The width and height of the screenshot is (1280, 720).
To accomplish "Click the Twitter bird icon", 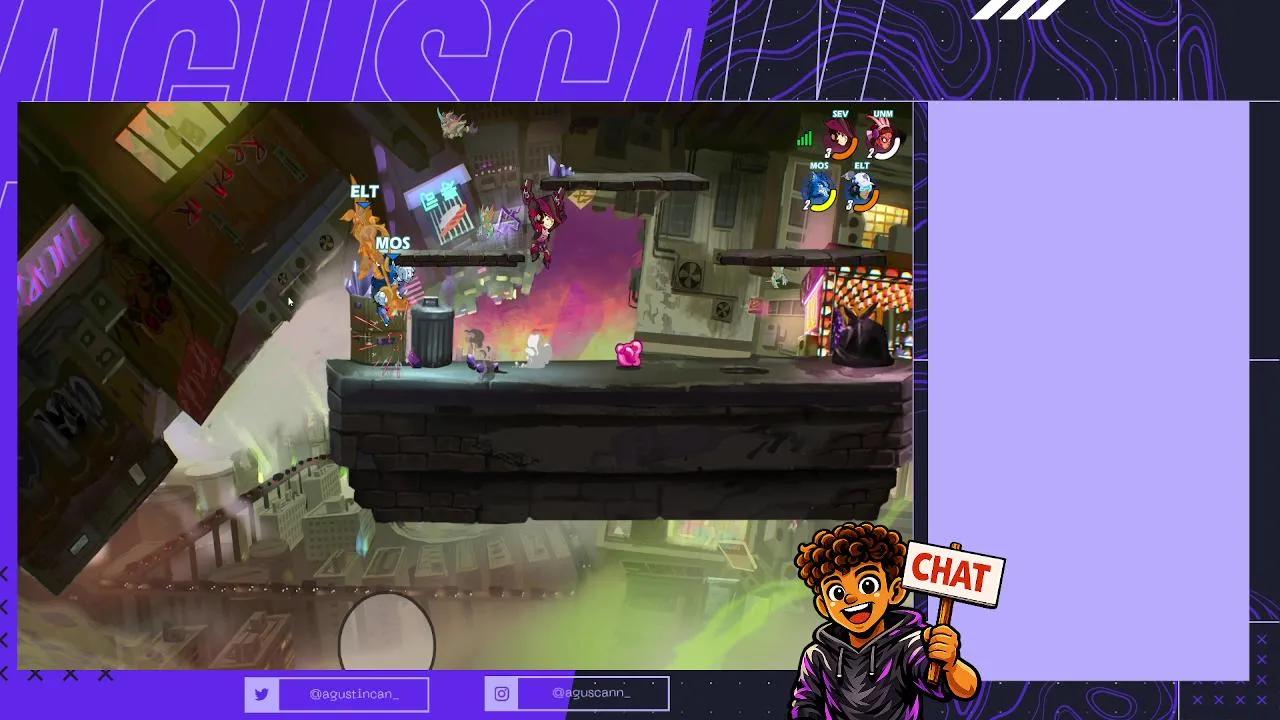I will [262, 693].
